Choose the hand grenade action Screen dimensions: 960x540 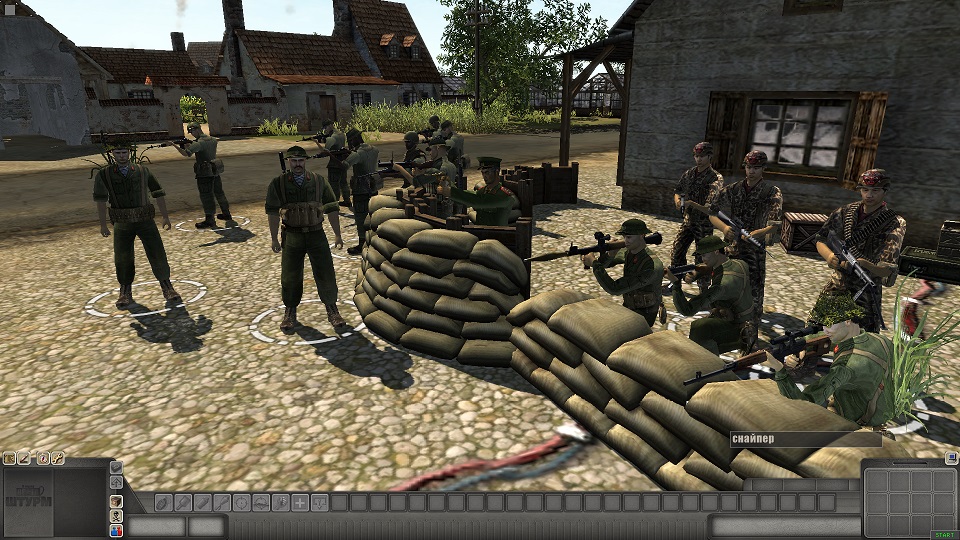pyautogui.click(x=162, y=502)
